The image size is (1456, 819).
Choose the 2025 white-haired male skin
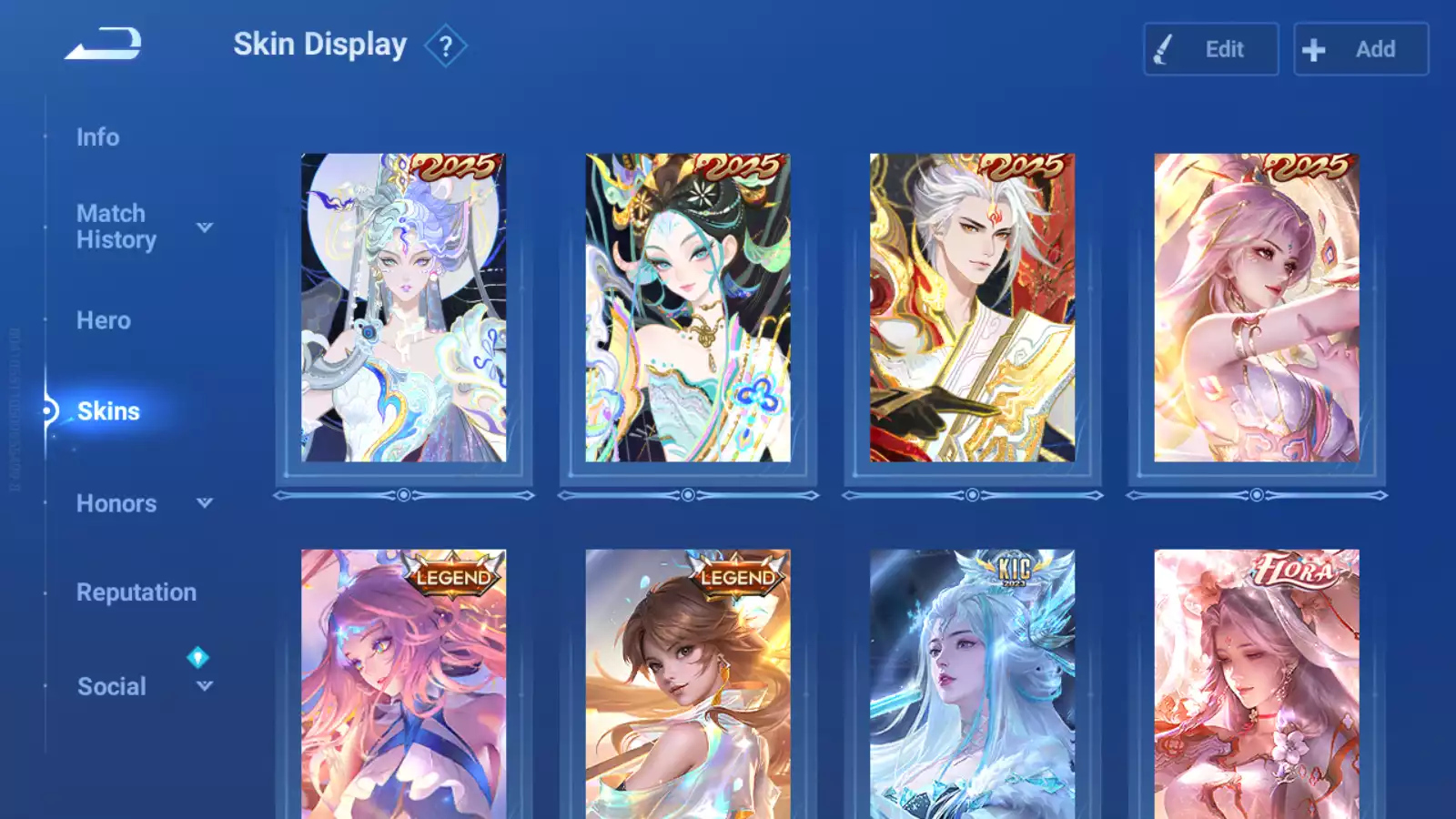972,308
